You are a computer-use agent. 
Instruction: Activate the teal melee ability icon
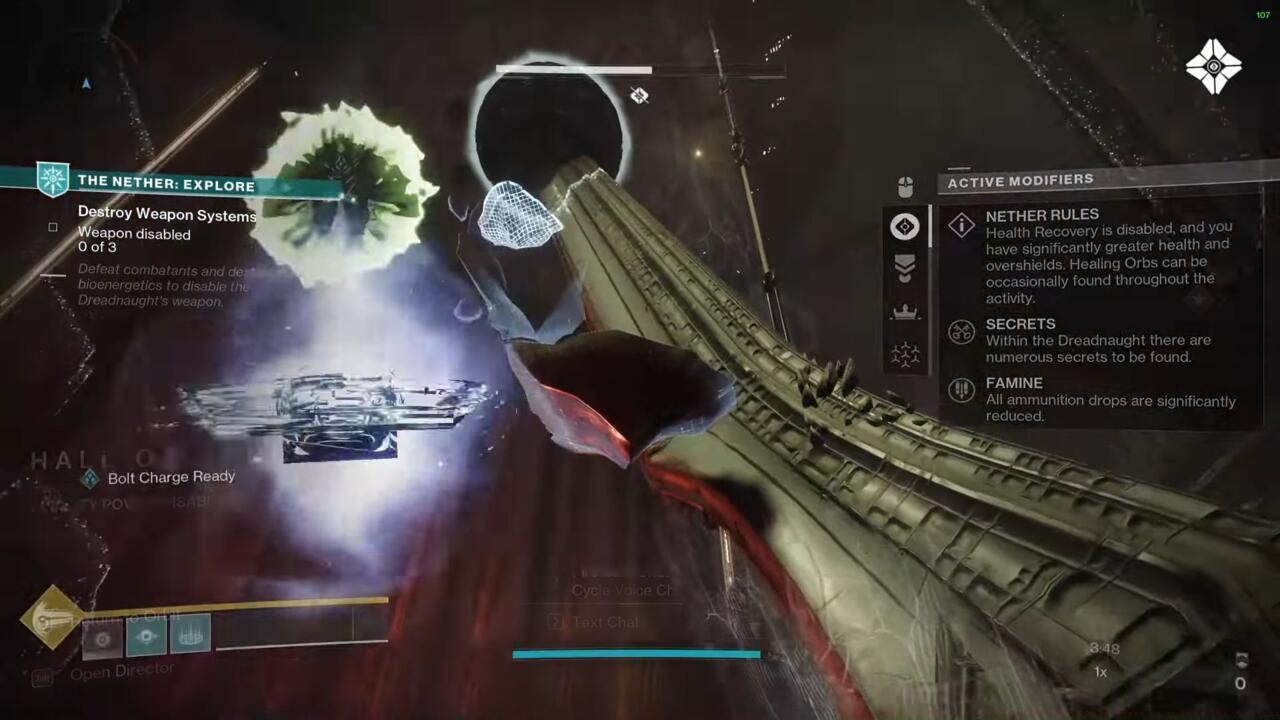pos(146,636)
